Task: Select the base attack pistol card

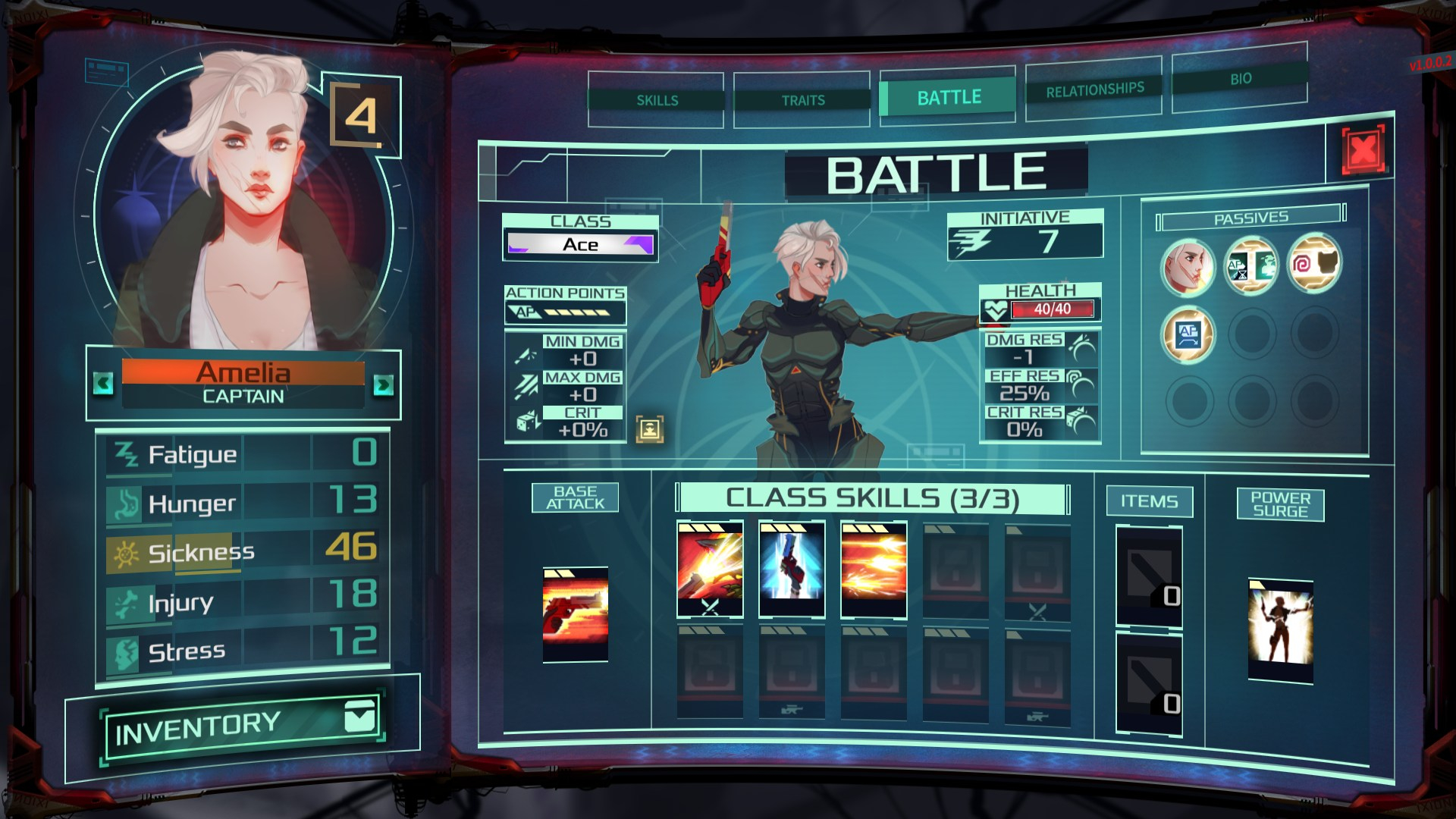Action: pyautogui.click(x=576, y=614)
